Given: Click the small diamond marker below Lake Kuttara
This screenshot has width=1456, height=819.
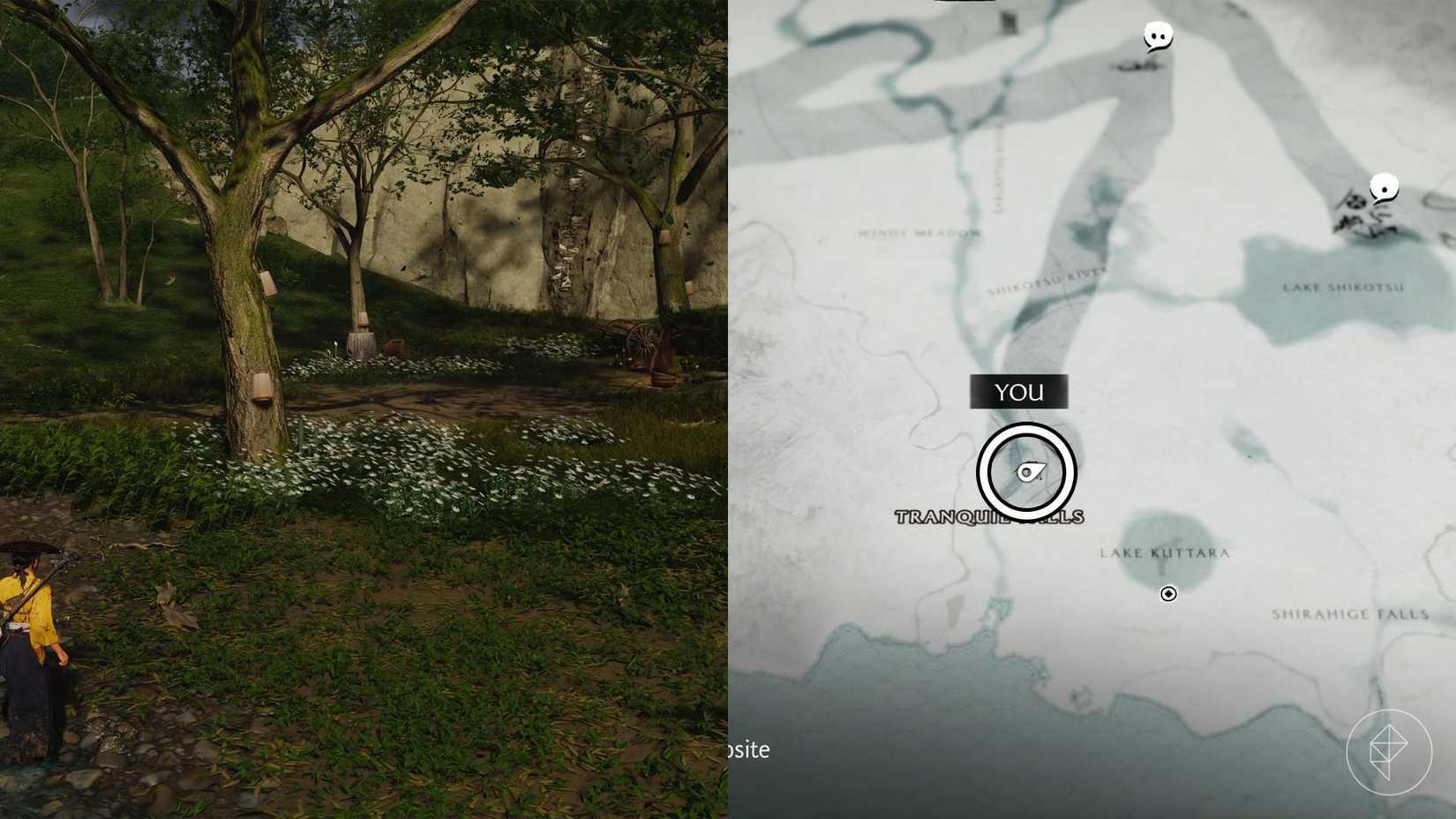Looking at the screenshot, I should point(1167,594).
